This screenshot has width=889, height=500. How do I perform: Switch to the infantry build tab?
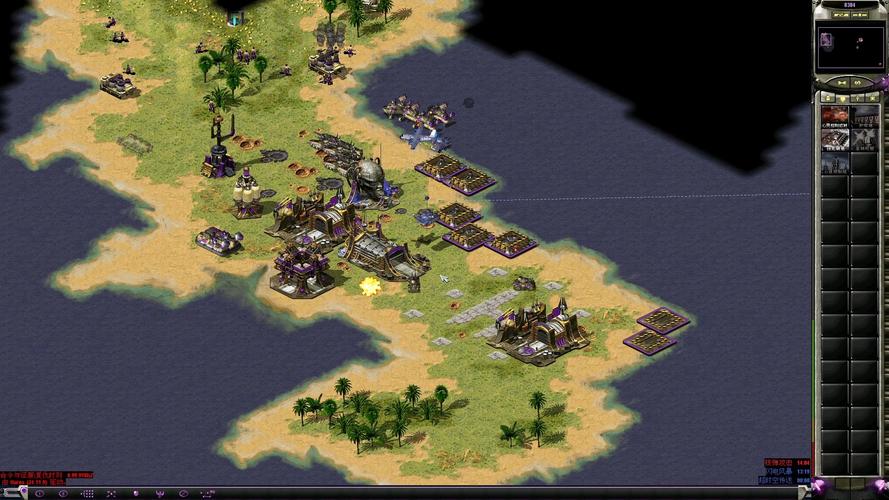click(858, 98)
